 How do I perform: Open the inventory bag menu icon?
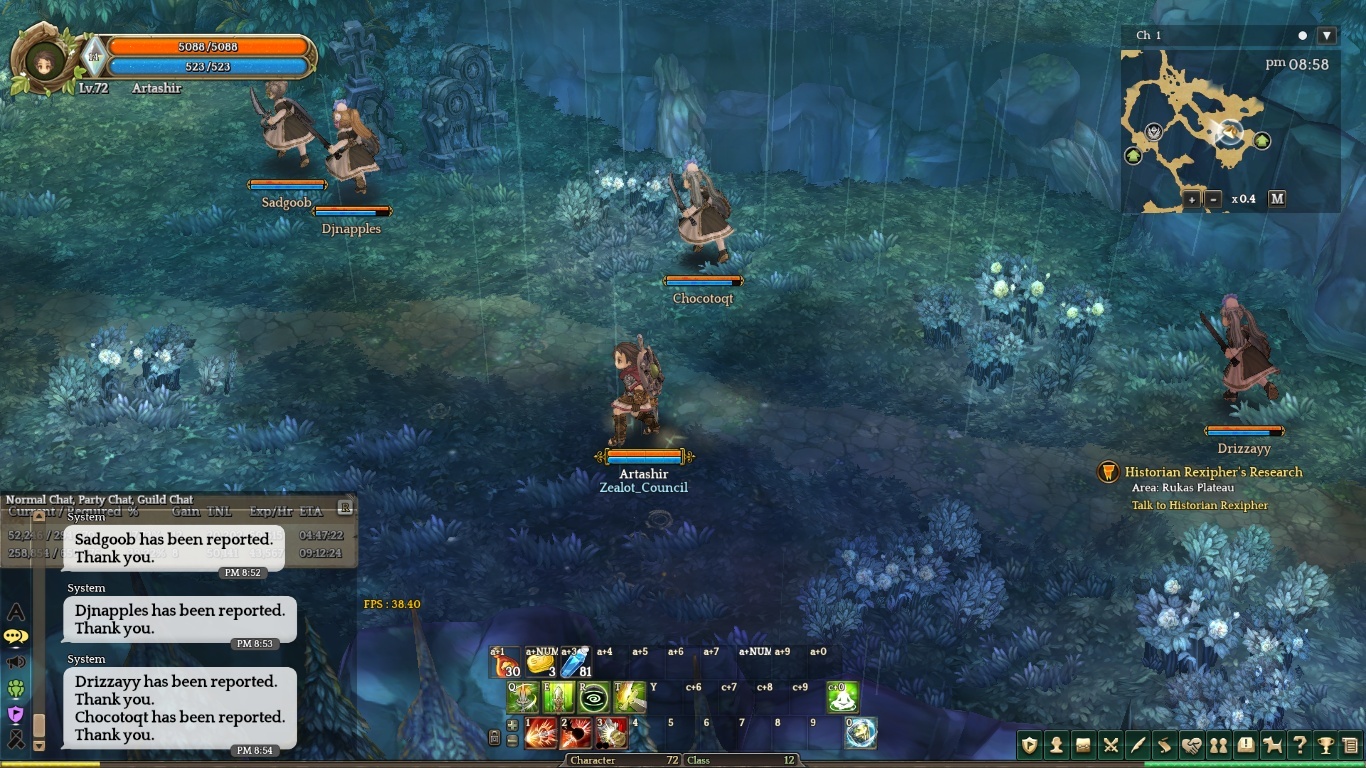point(1083,745)
